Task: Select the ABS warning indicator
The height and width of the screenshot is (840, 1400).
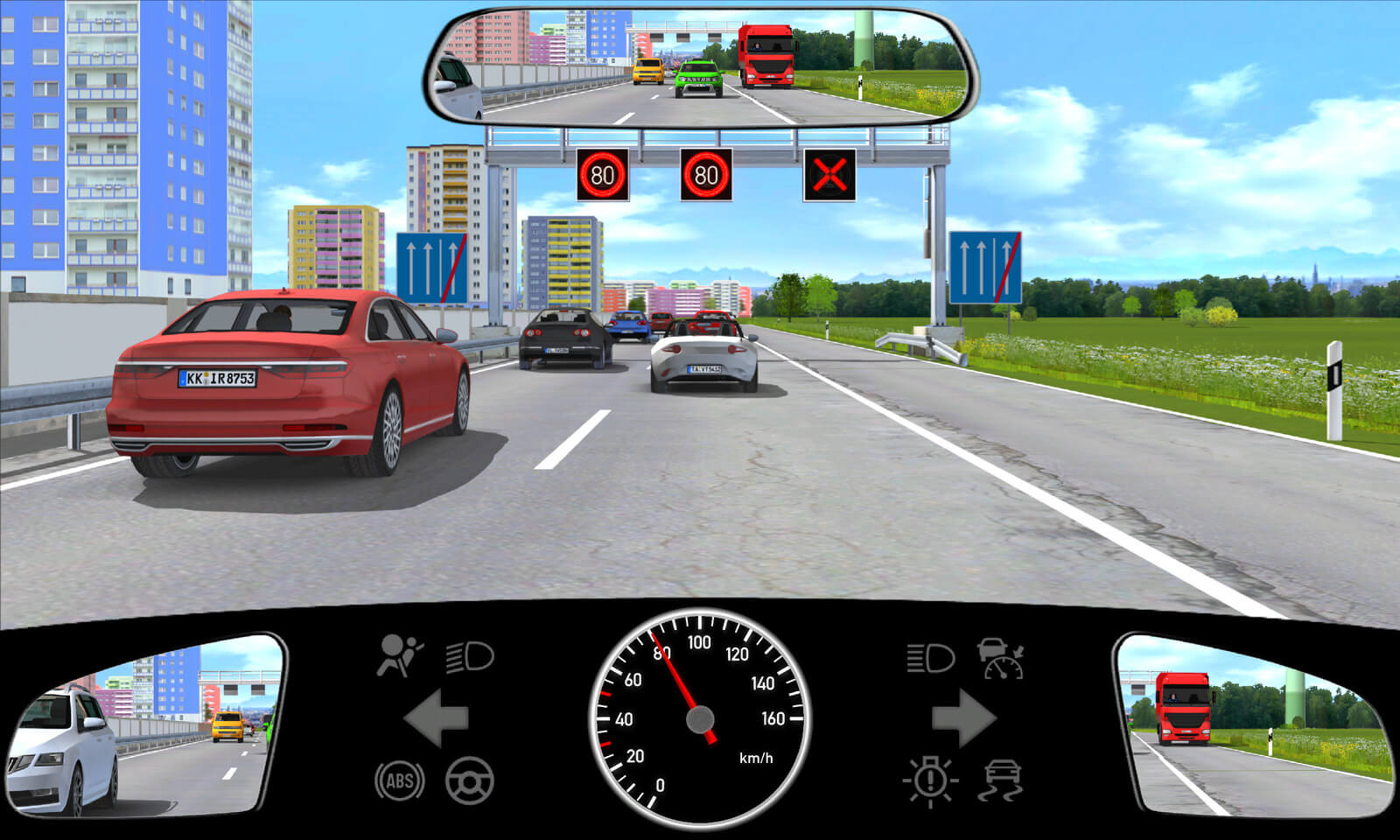Action: pos(399,780)
